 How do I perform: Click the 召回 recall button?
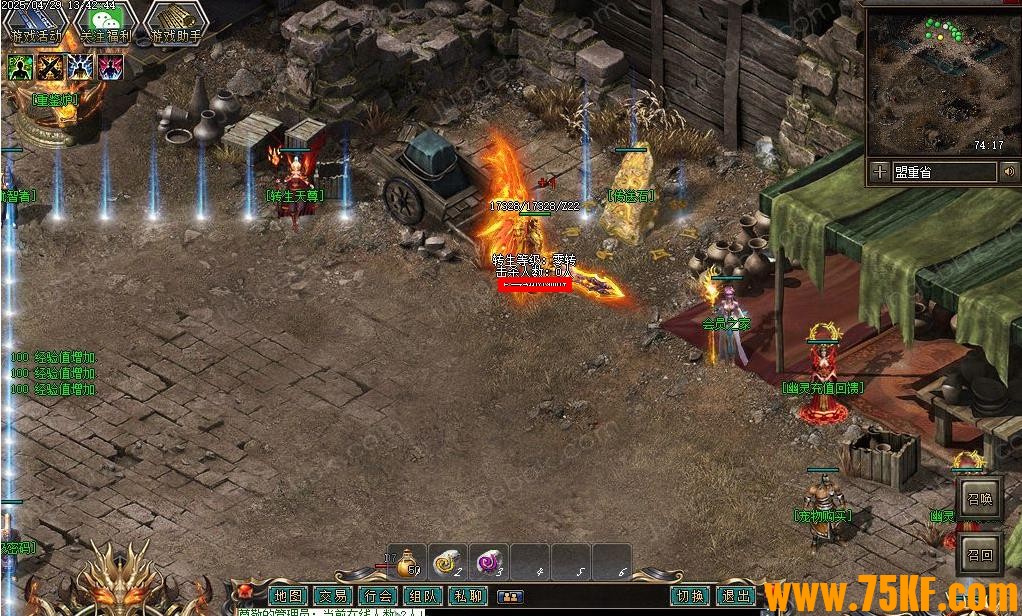[980, 555]
